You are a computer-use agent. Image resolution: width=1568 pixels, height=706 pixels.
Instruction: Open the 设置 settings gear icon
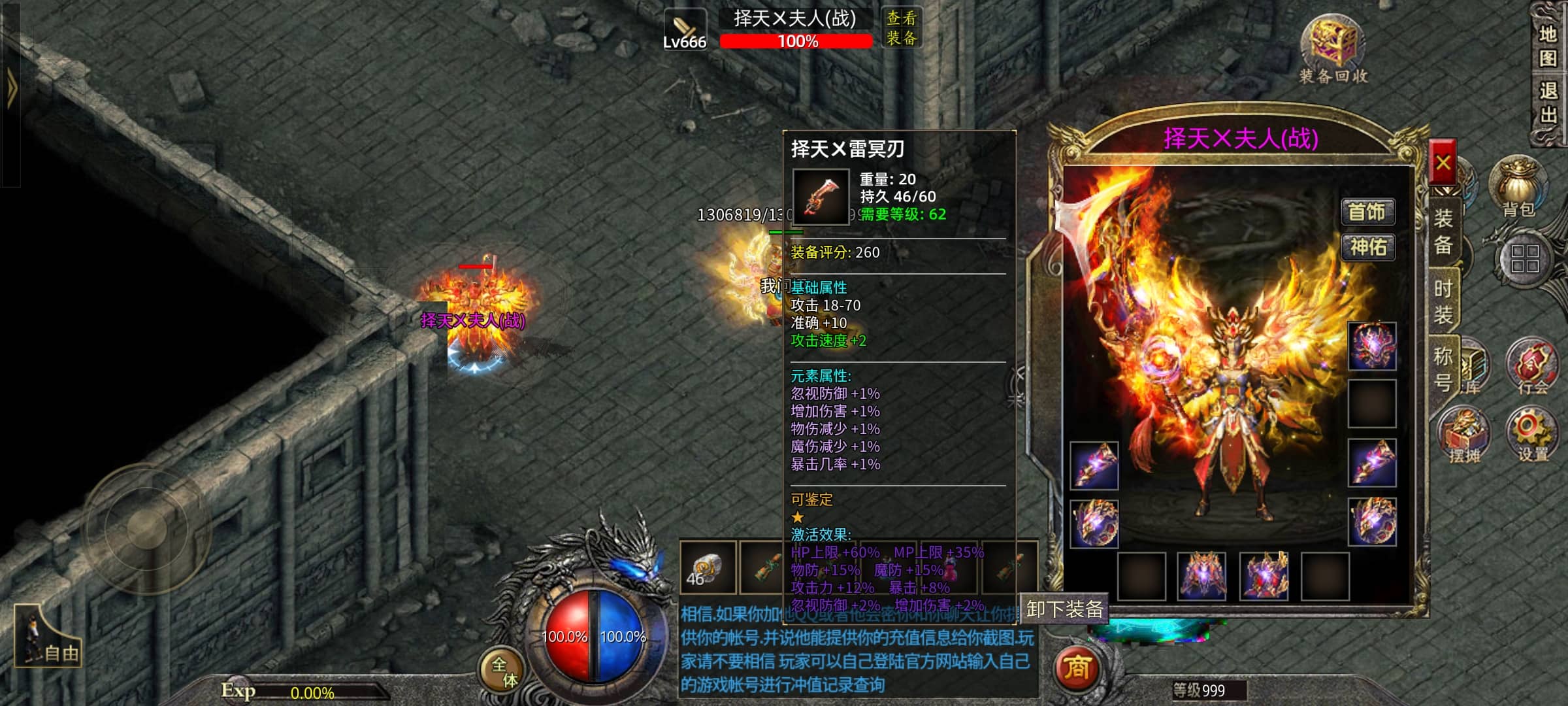[x=1532, y=433]
